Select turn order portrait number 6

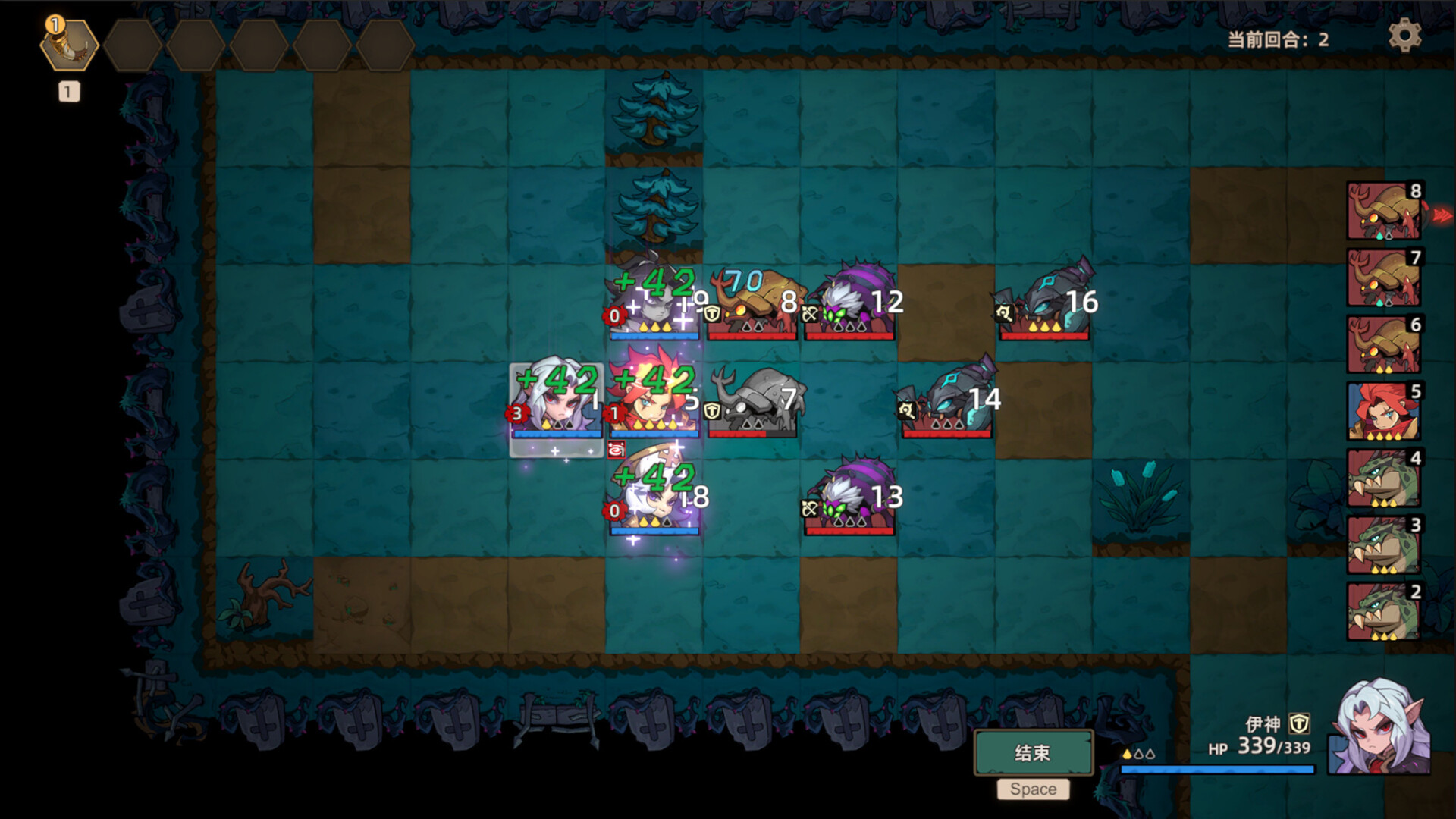[x=1384, y=345]
